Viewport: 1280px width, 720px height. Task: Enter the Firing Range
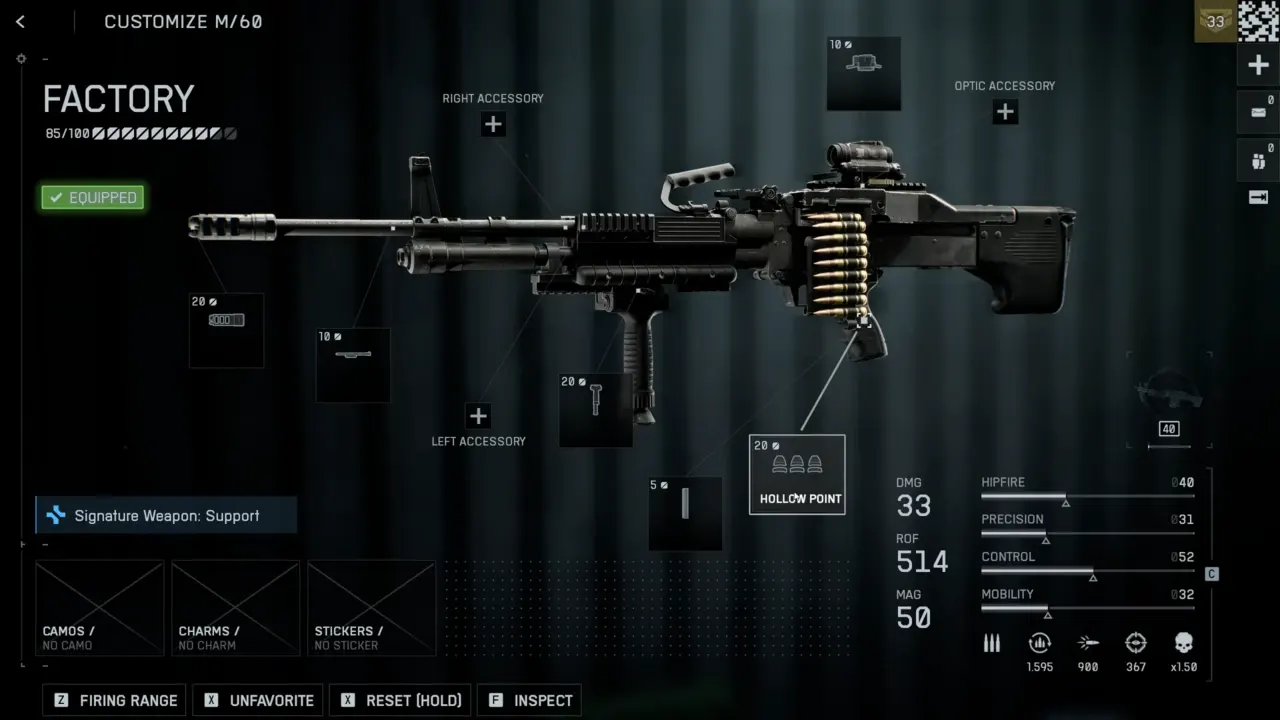pyautogui.click(x=115, y=700)
